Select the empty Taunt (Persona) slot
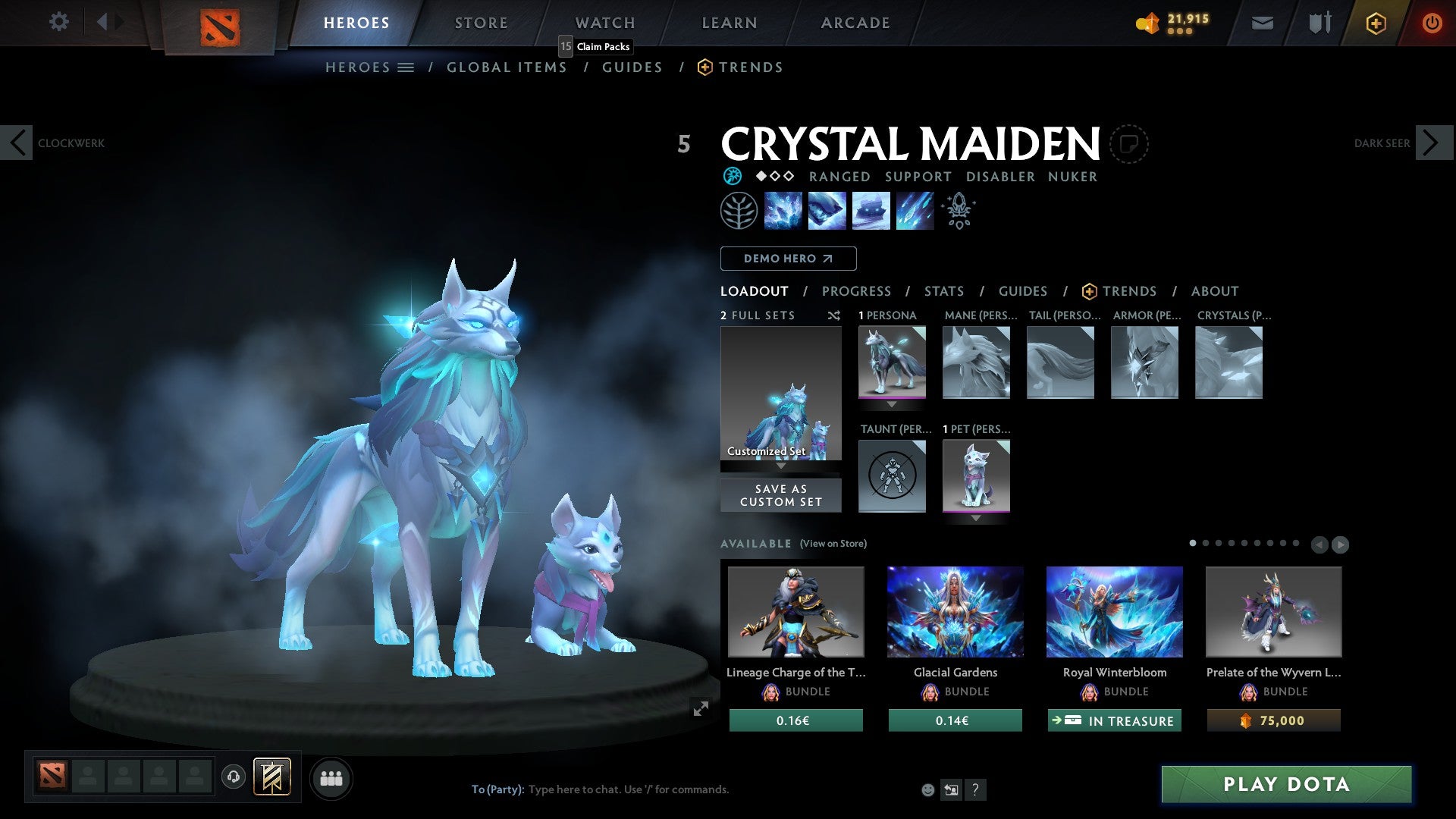Viewport: 1456px width, 819px height. coord(892,476)
